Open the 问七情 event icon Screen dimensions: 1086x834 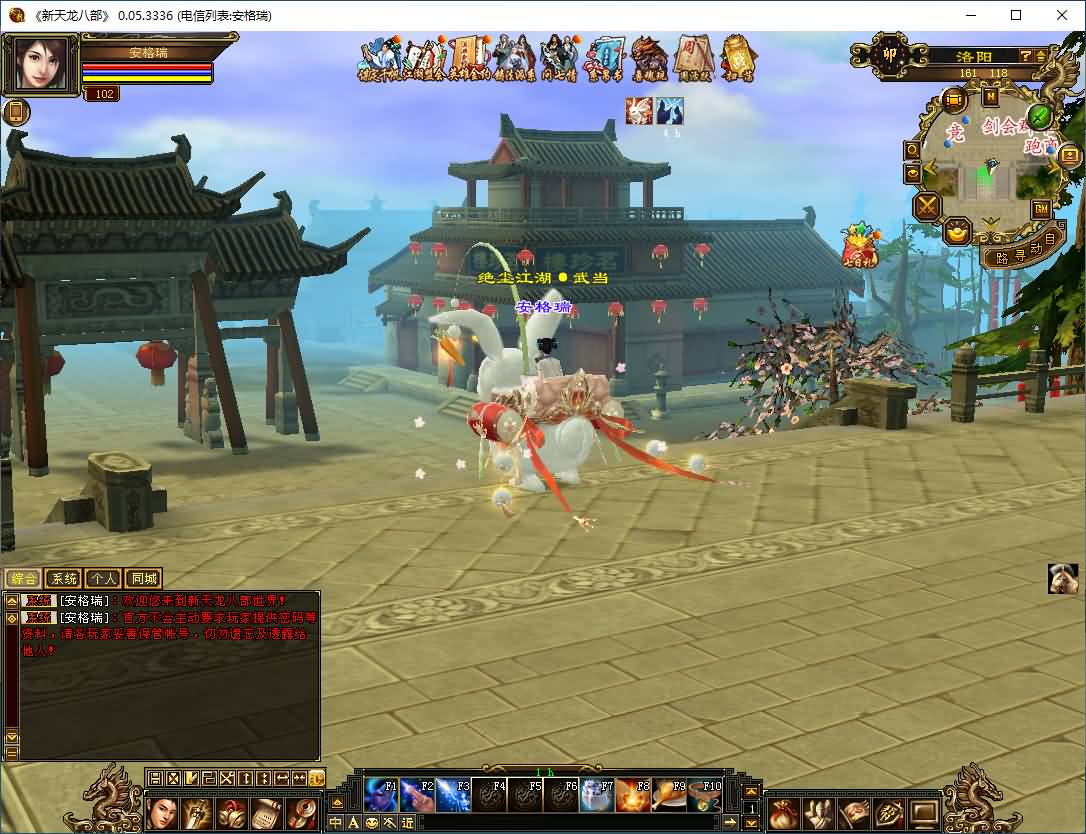click(558, 60)
